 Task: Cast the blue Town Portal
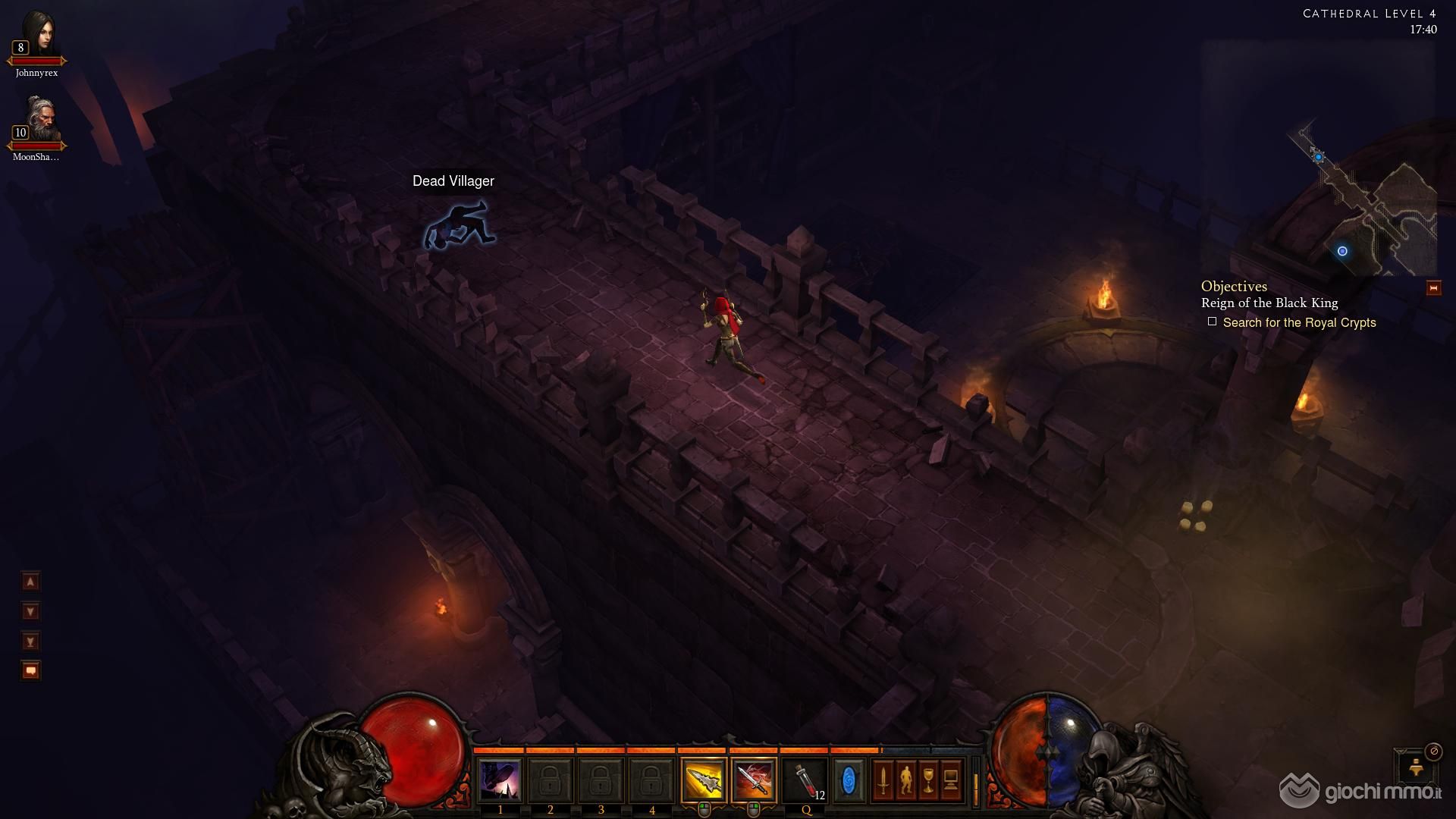click(849, 780)
